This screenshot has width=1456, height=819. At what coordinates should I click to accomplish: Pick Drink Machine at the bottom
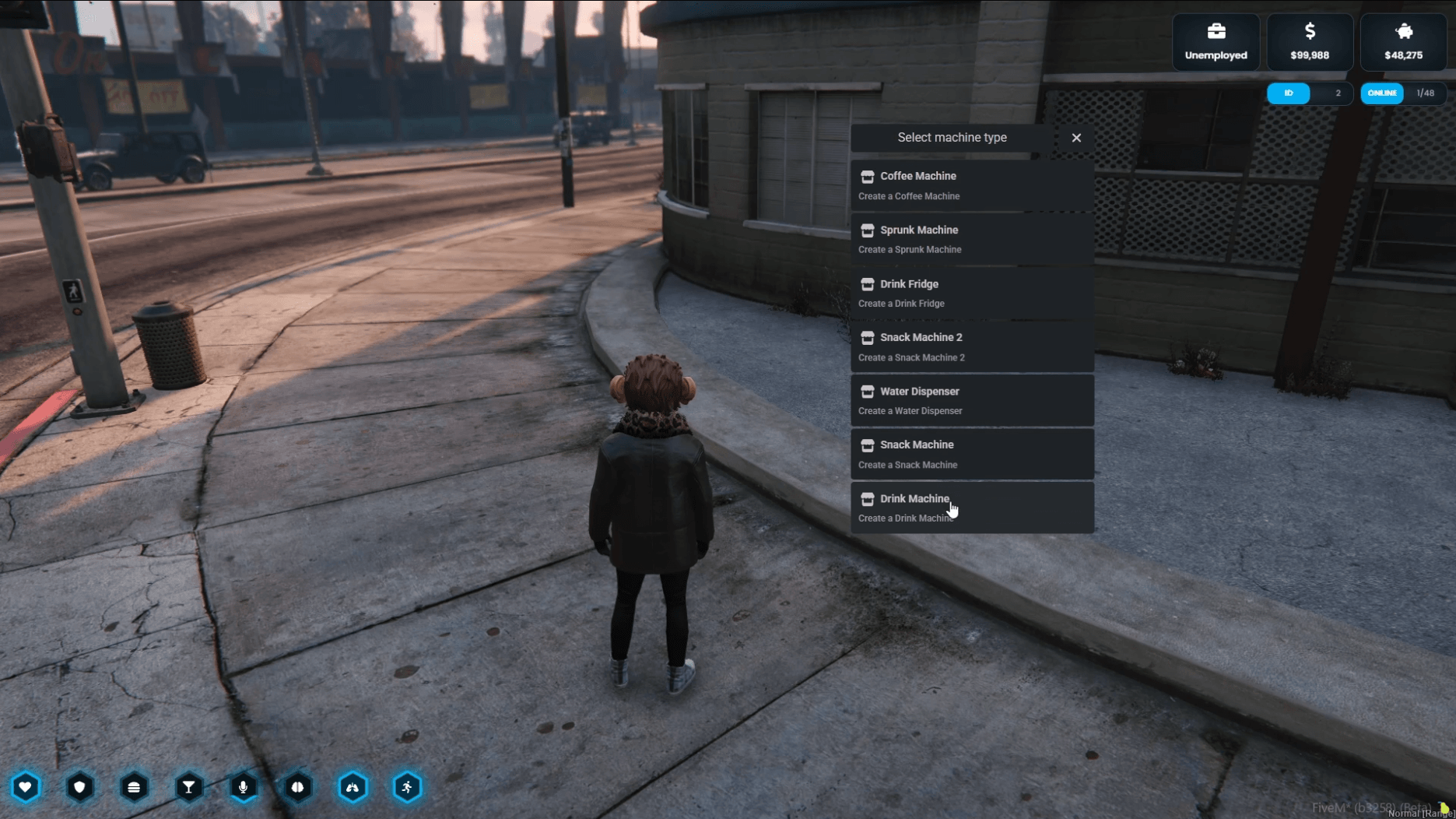pos(971,507)
